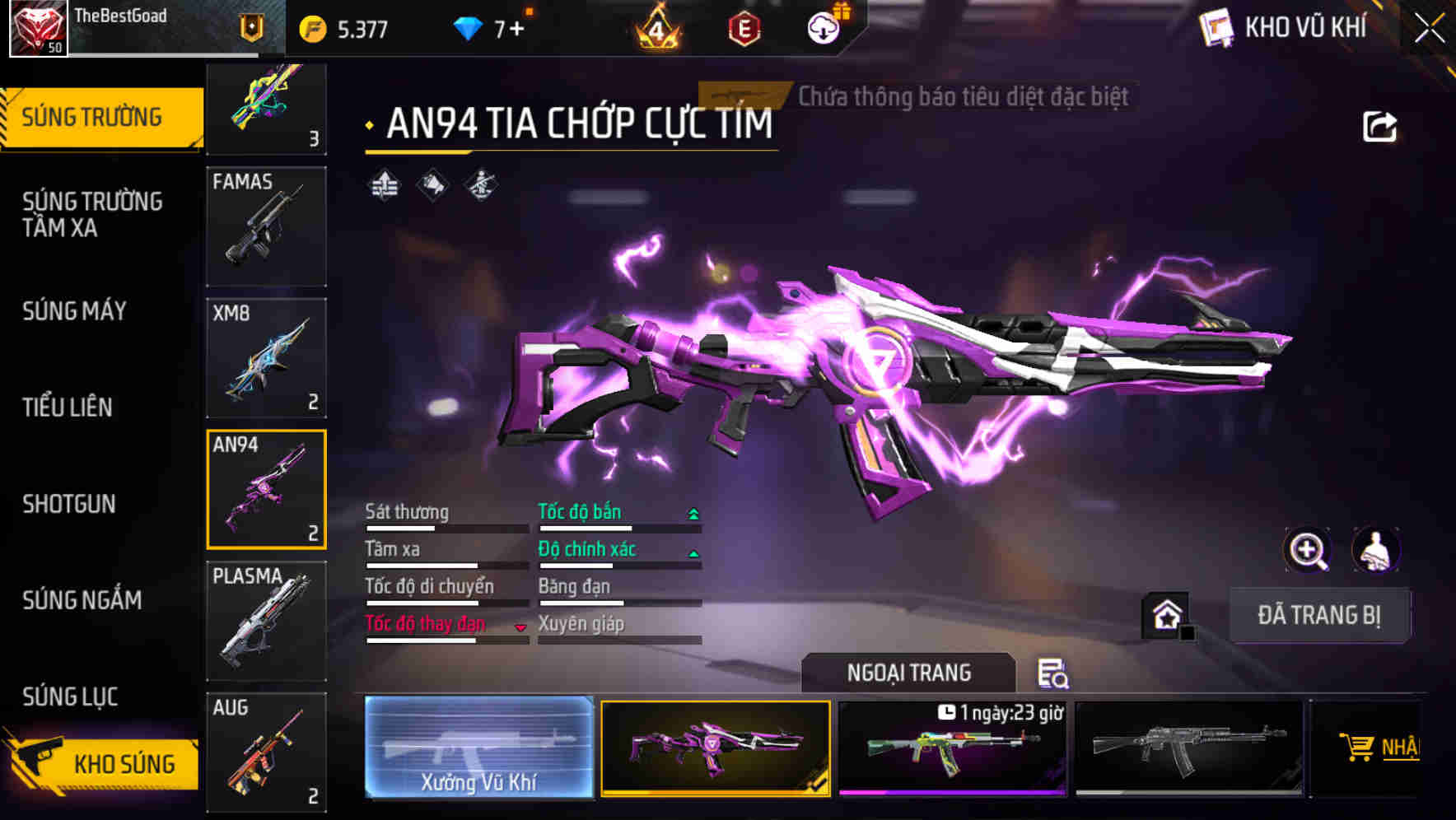Open the Kho Vũ Khí weapon book icon

[1215, 27]
